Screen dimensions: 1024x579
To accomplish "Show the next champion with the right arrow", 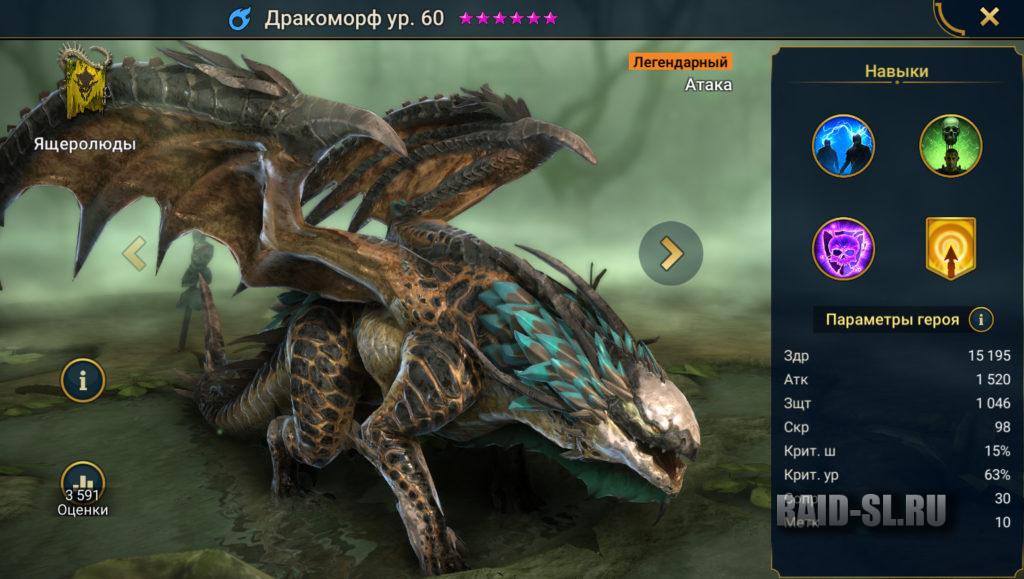I will point(670,254).
